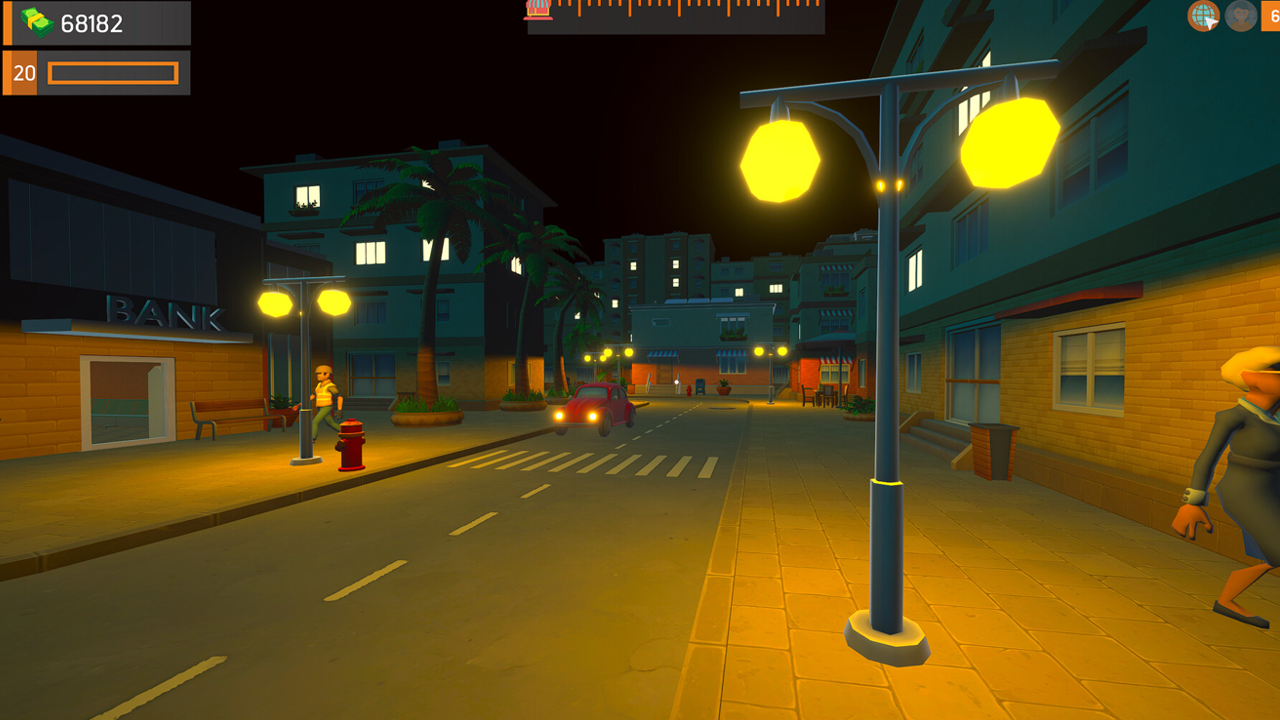Click the street lamp glowing in the foreground
1280x720 pixels.
click(x=887, y=400)
